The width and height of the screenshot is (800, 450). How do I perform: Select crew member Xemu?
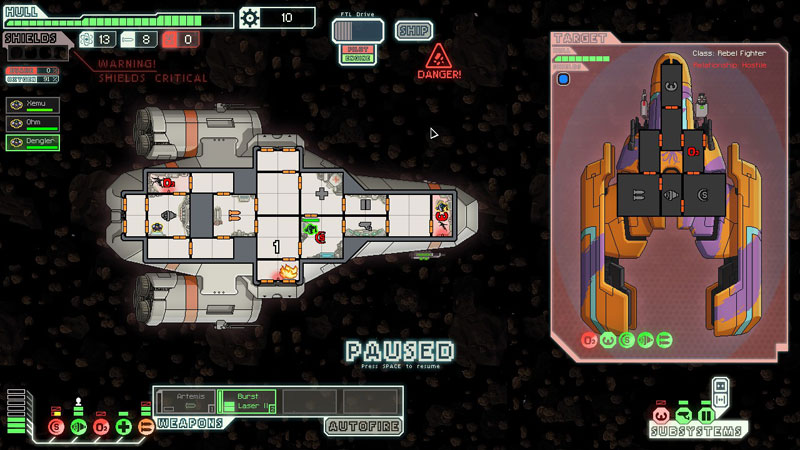click(32, 104)
